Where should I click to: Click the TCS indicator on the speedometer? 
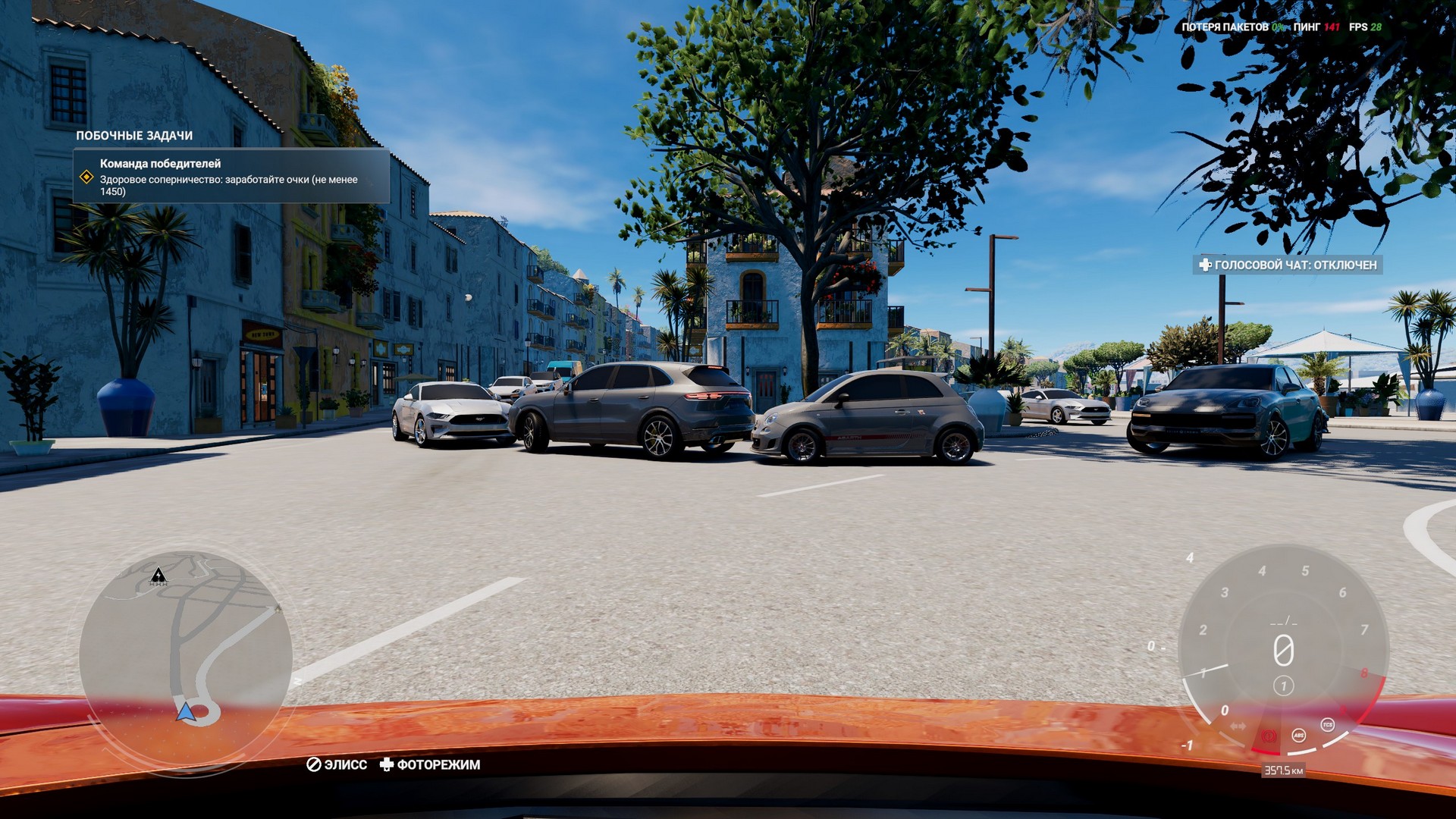[x=1327, y=725]
